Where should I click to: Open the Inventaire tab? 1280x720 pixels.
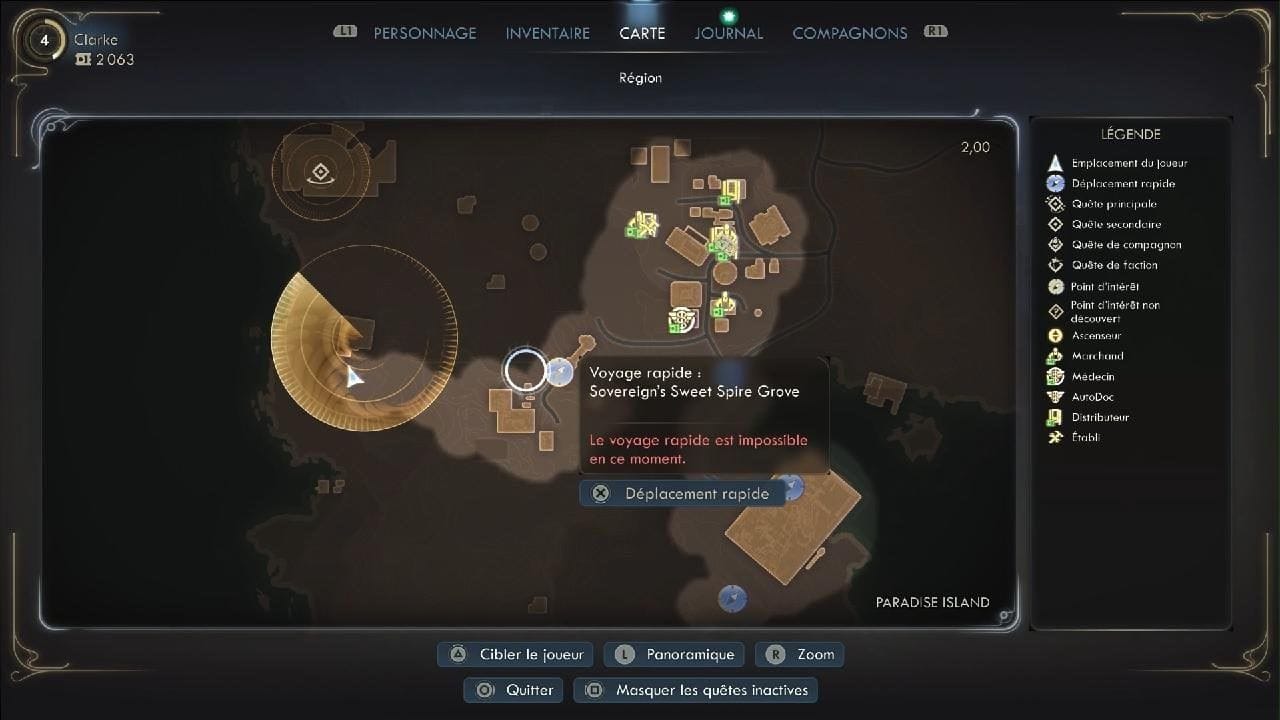(x=547, y=33)
